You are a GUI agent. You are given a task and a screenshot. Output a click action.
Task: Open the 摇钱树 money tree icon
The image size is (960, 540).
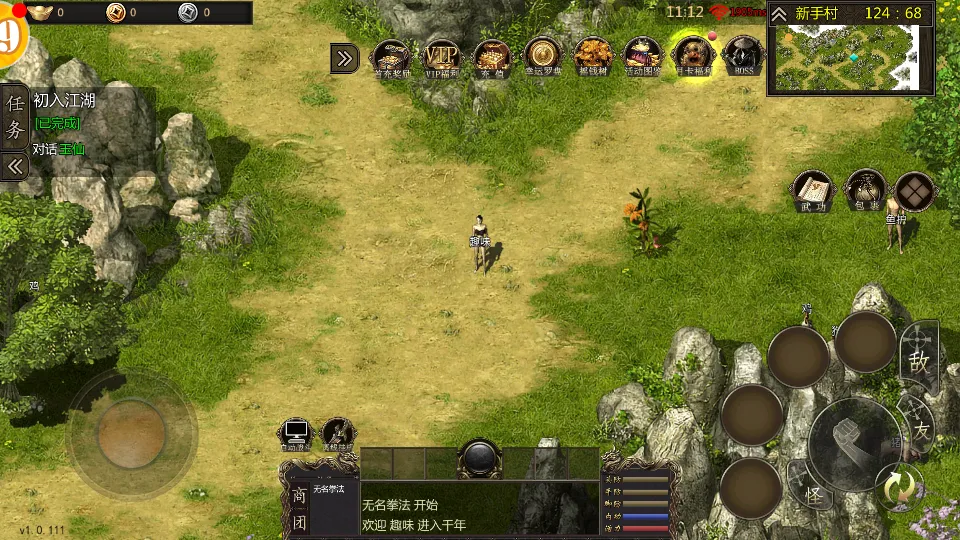coord(593,57)
